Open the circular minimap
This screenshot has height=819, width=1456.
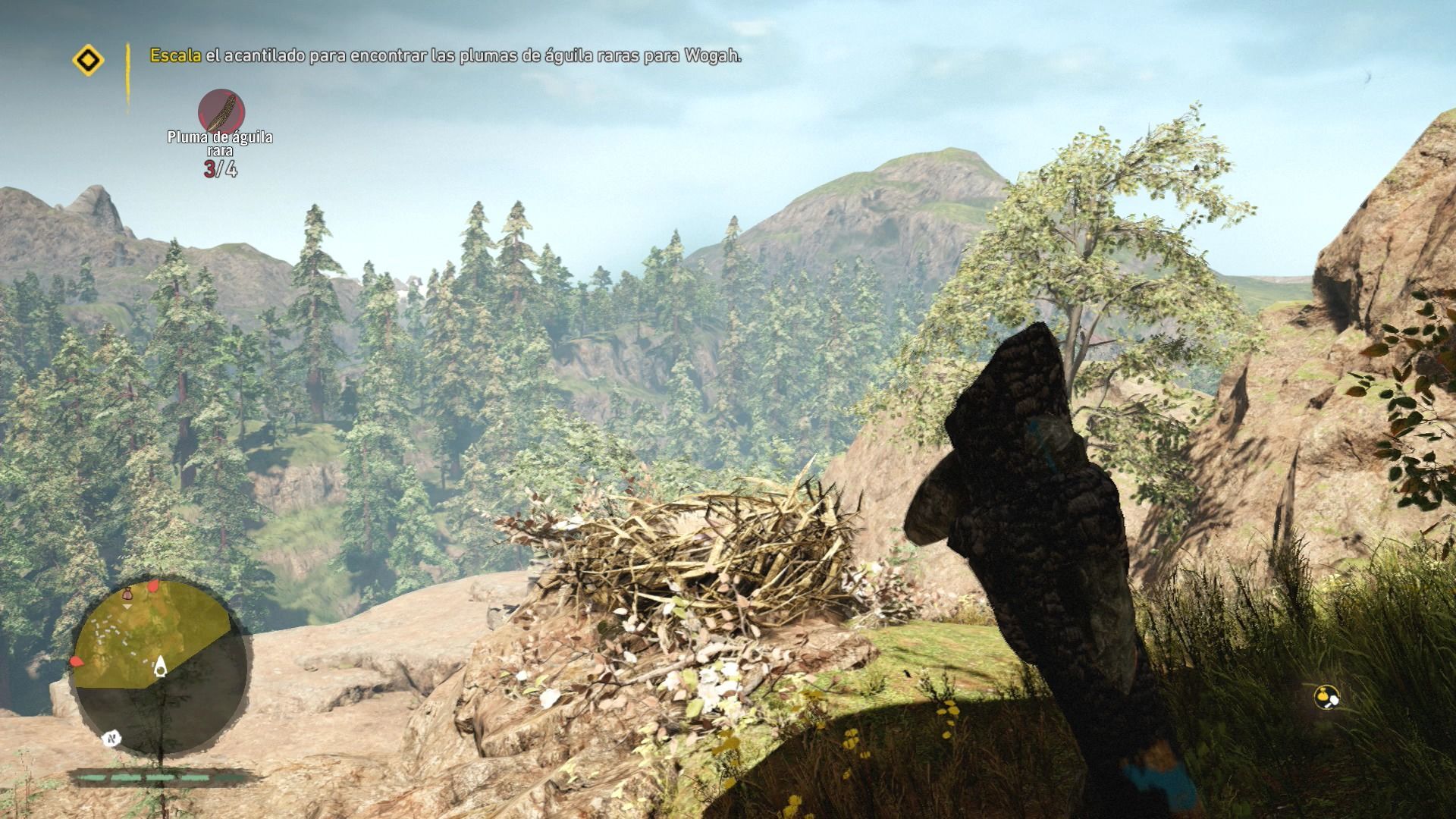tap(161, 667)
